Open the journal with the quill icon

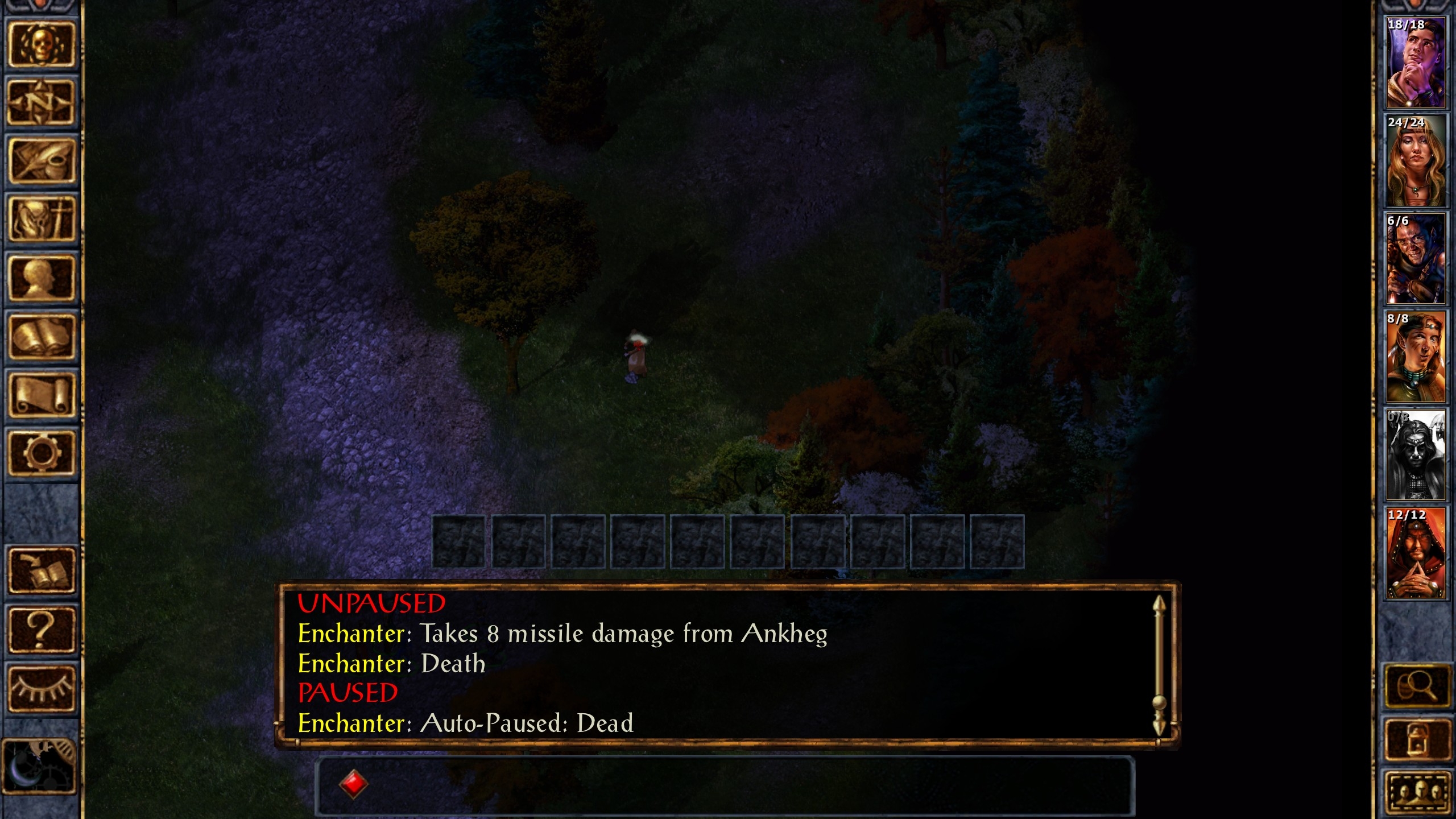[x=41, y=161]
